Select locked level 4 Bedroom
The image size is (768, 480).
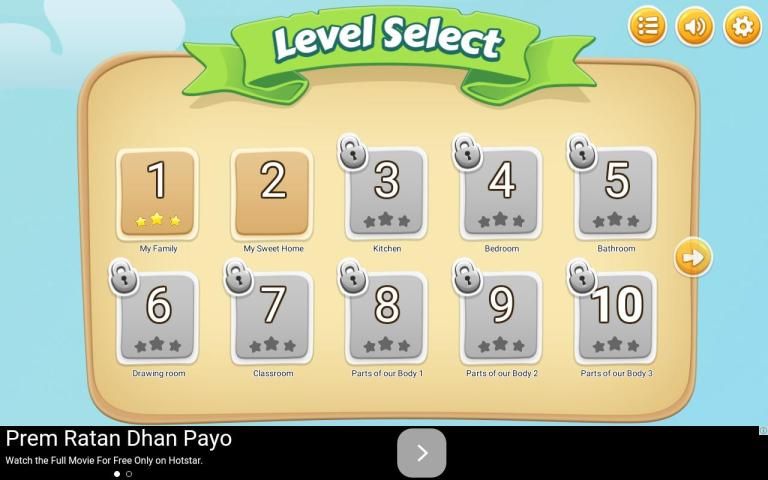point(501,193)
